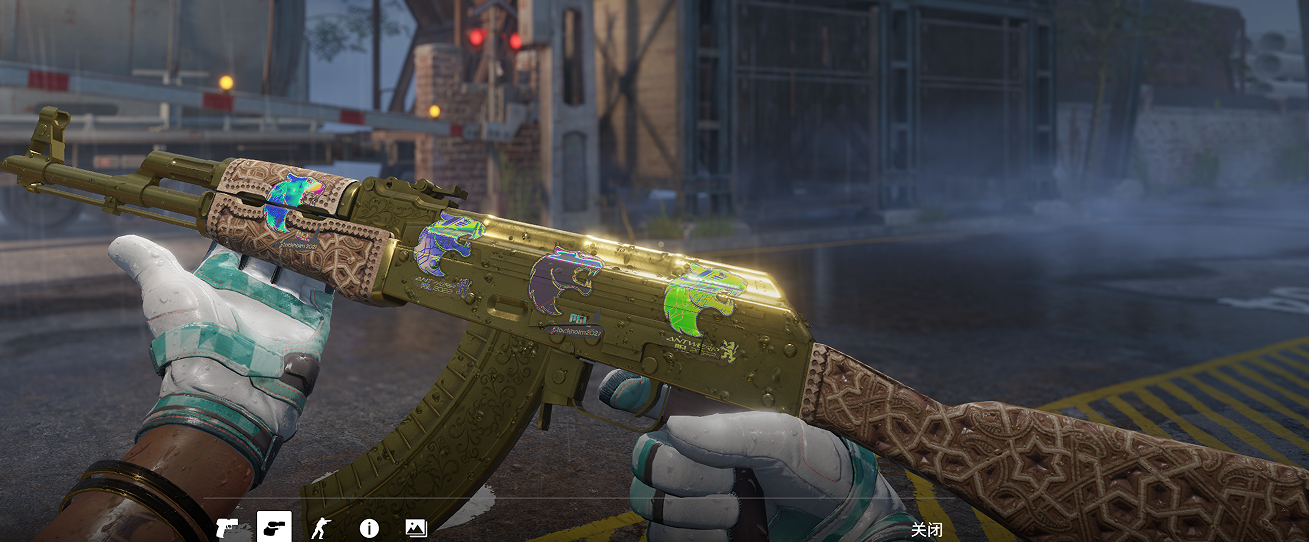The width and height of the screenshot is (1309, 542).
Task: Select the highlighted in-hand weapon view
Action: pyautogui.click(x=274, y=526)
